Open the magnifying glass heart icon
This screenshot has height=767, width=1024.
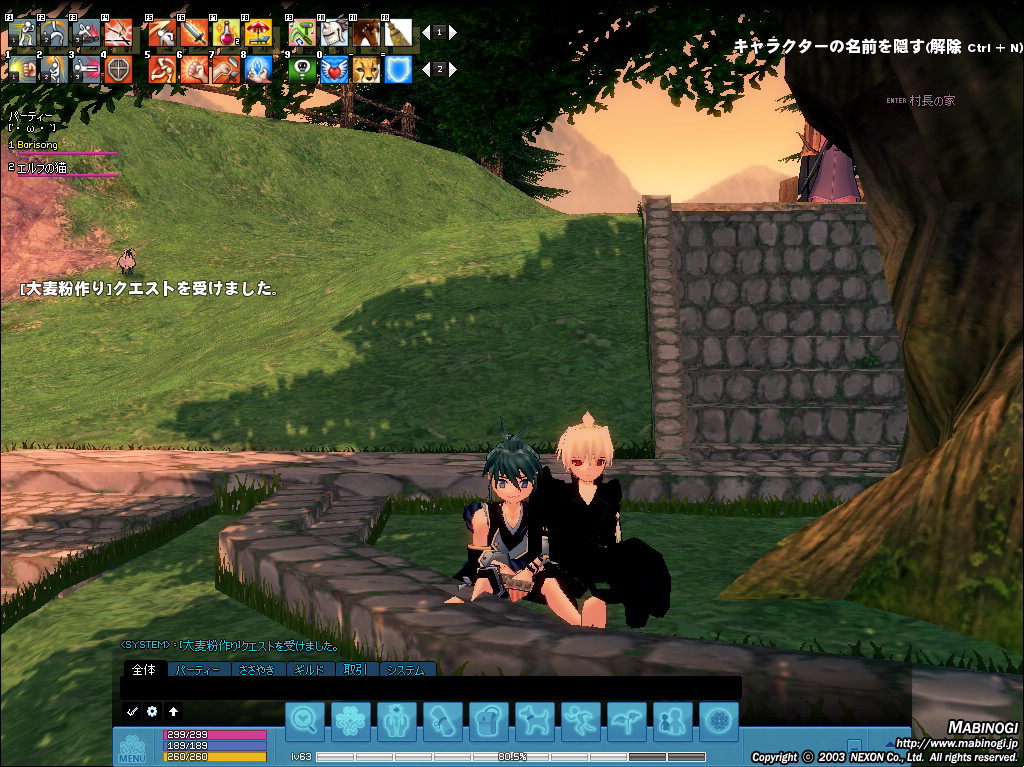coord(305,721)
